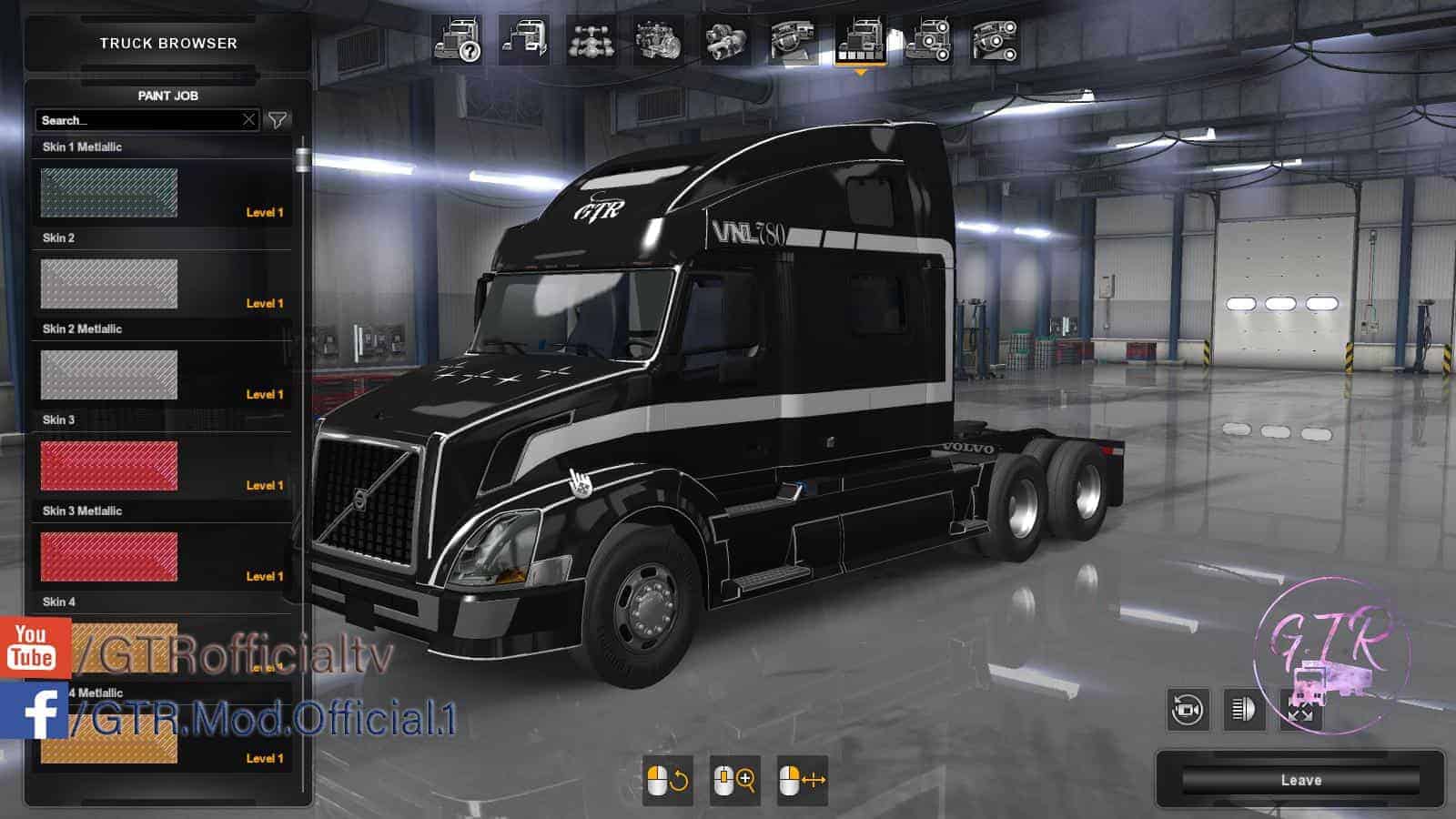Click the paint job list scrollbar handle

coord(302,160)
